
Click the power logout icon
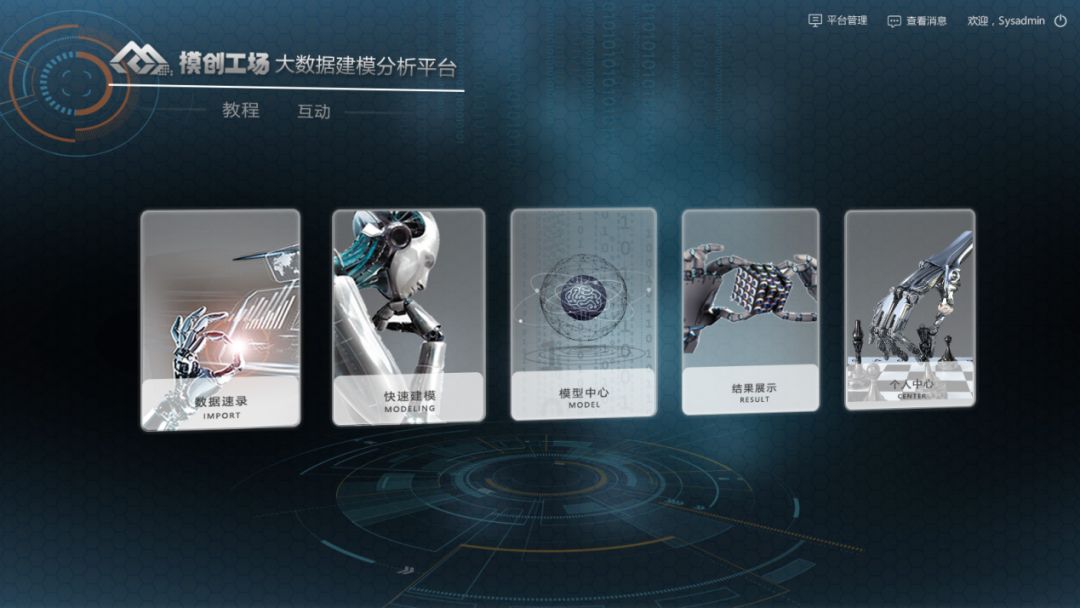tap(1060, 20)
